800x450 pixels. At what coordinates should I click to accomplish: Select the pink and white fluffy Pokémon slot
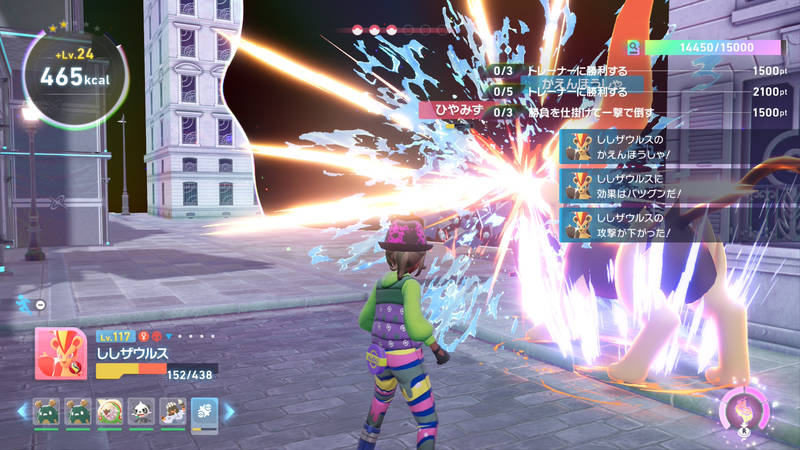pyautogui.click(x=108, y=410)
